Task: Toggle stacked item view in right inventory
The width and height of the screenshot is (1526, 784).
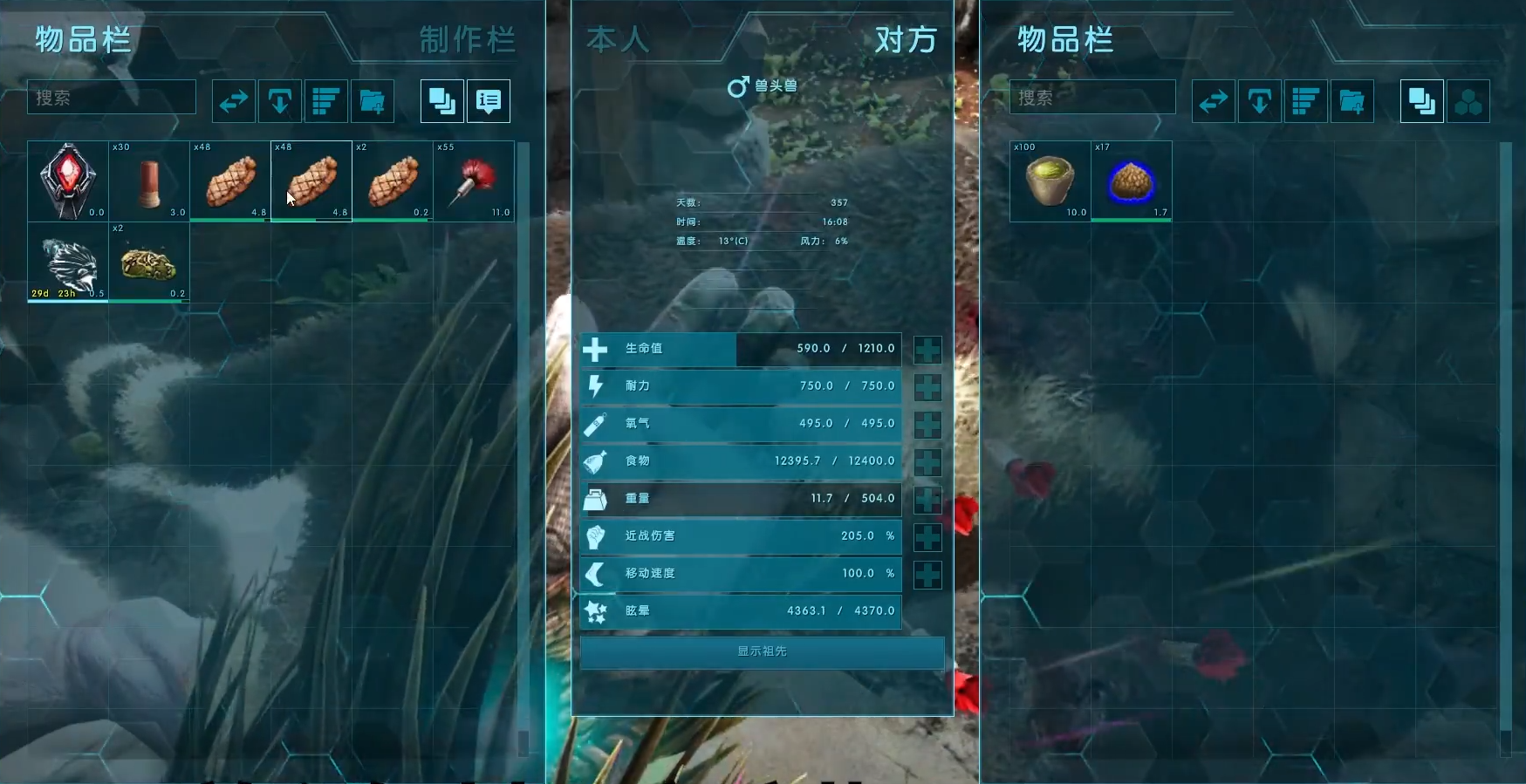Action: click(x=1422, y=101)
